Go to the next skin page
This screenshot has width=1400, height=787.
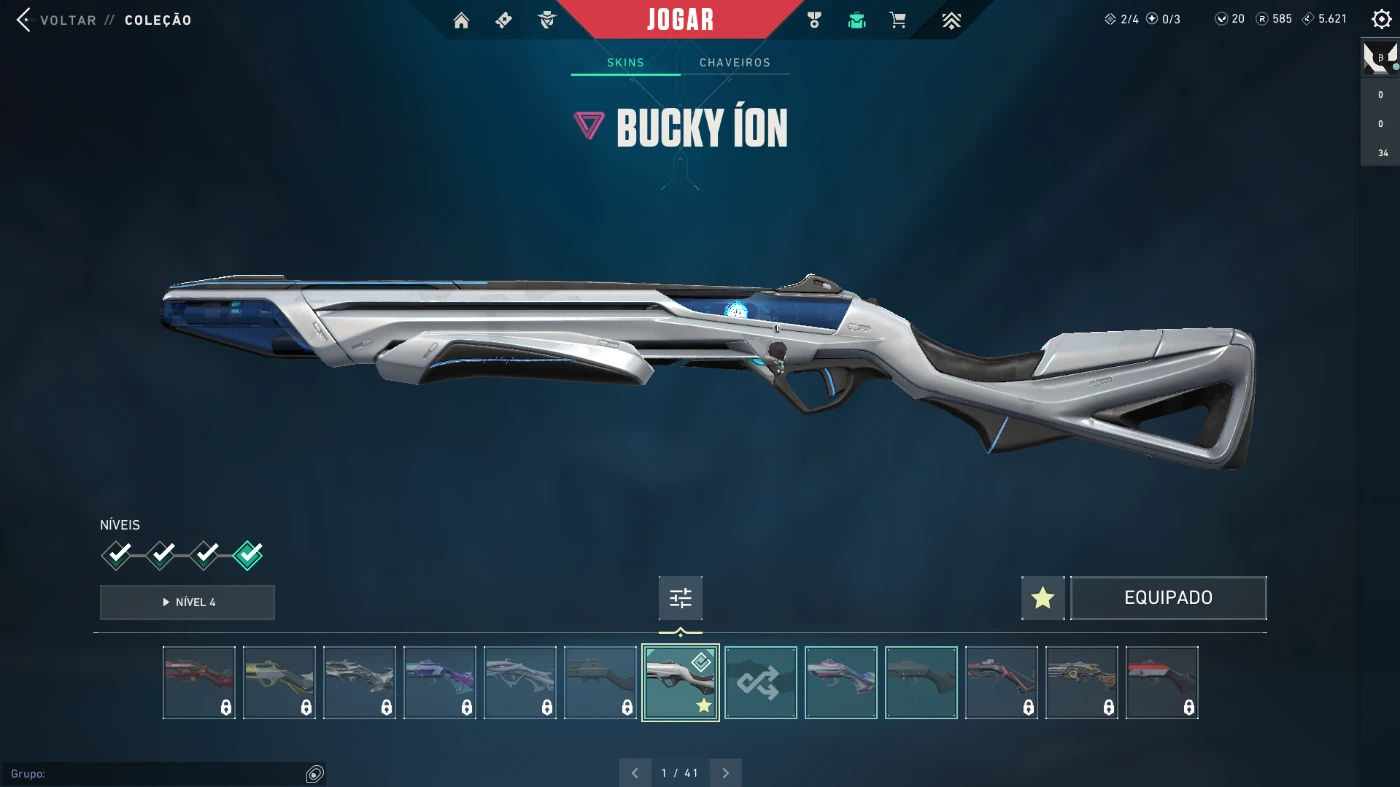(x=725, y=773)
